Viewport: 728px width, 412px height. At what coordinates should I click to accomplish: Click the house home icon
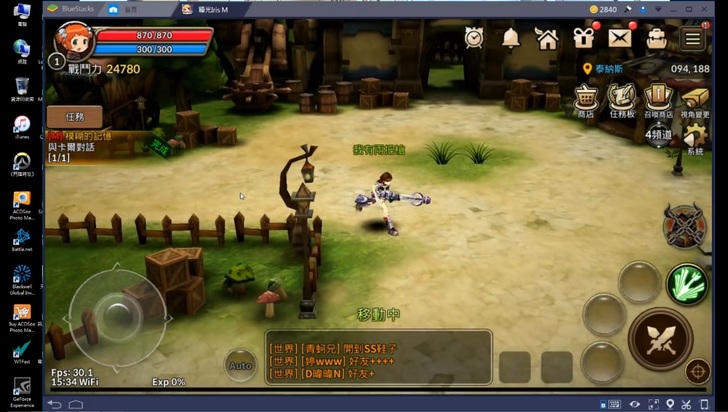[x=546, y=38]
